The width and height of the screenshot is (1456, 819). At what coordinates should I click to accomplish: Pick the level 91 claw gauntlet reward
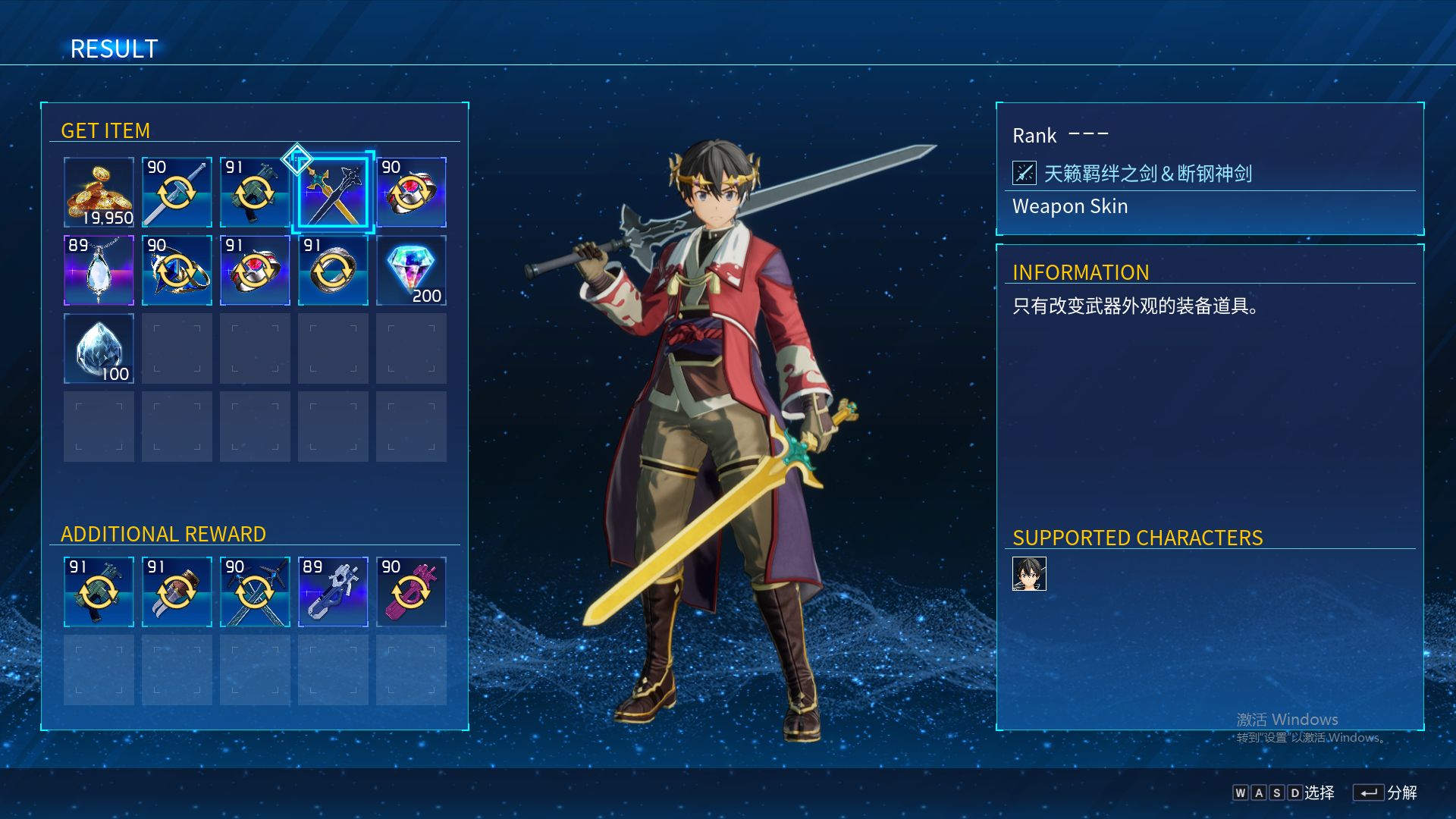pyautogui.click(x=177, y=592)
